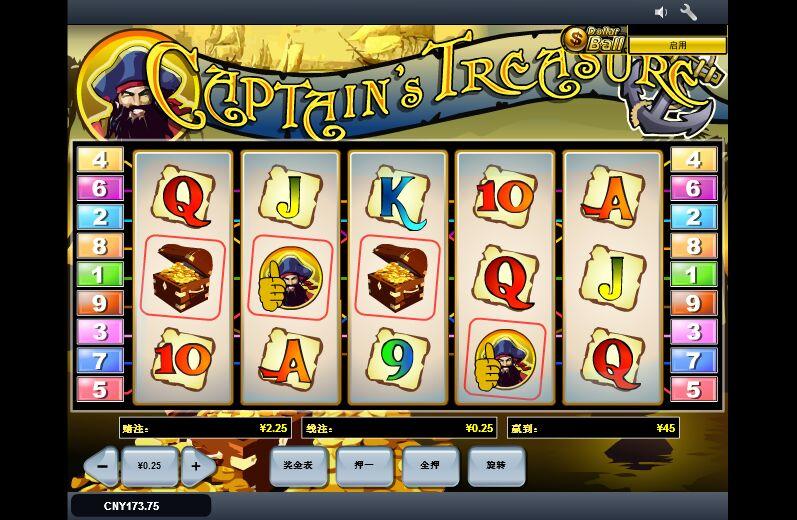Decrease coin value with the minus arrow
797x520 pixels.
click(x=102, y=466)
